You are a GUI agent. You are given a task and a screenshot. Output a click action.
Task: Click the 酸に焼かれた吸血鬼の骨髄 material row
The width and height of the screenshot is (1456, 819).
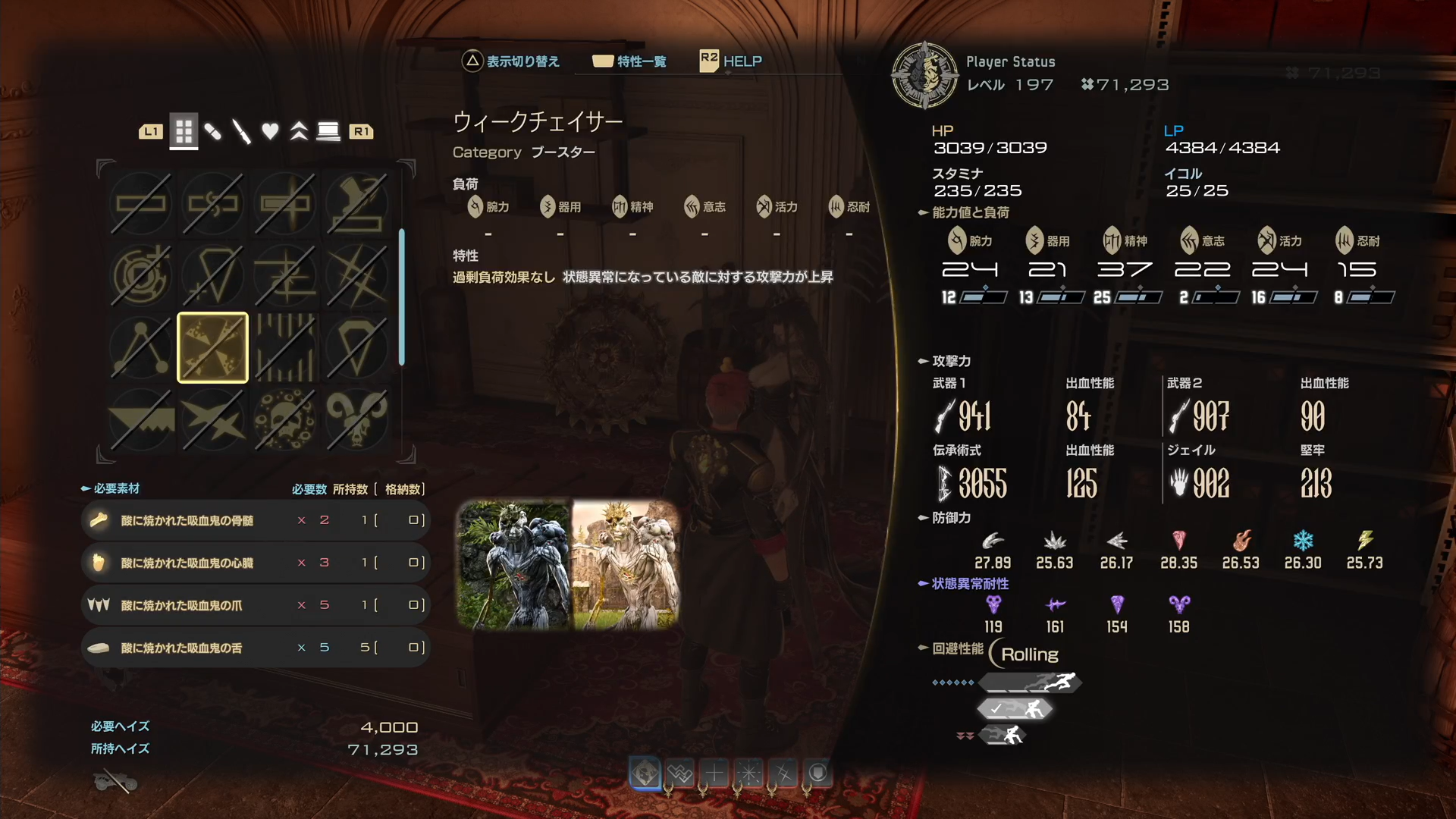[255, 520]
